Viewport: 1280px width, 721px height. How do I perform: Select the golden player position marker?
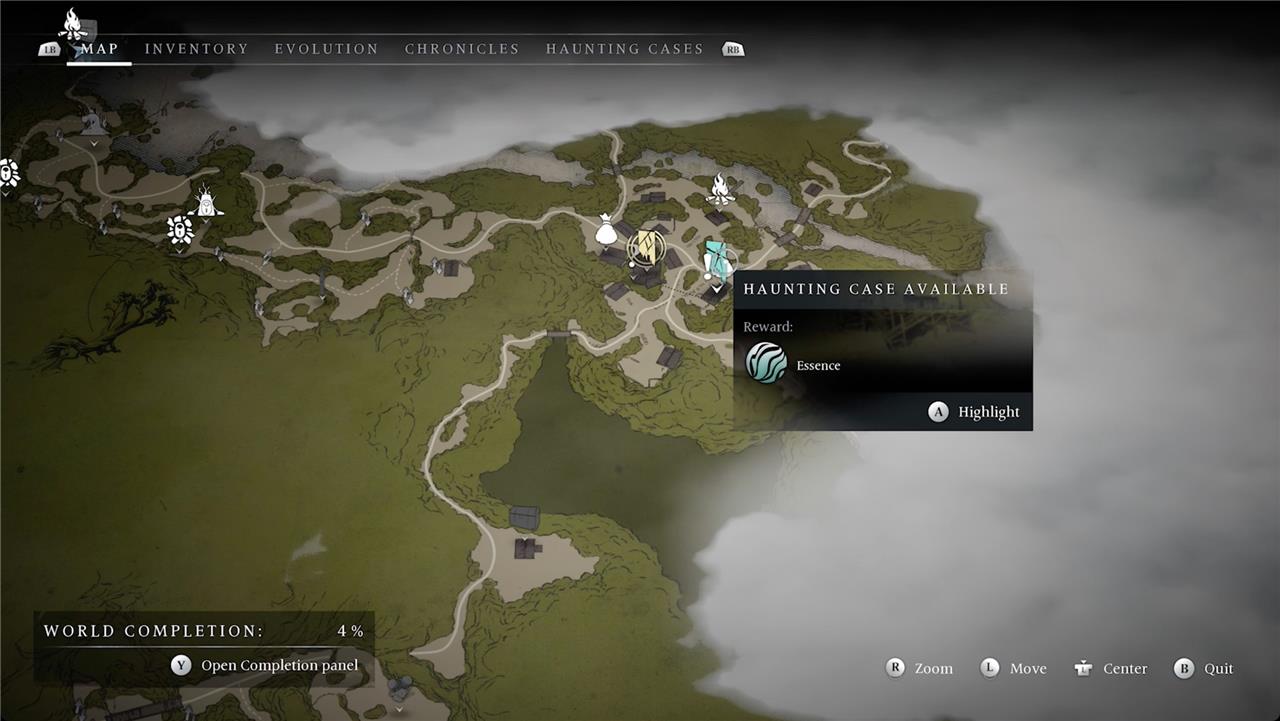pos(646,248)
